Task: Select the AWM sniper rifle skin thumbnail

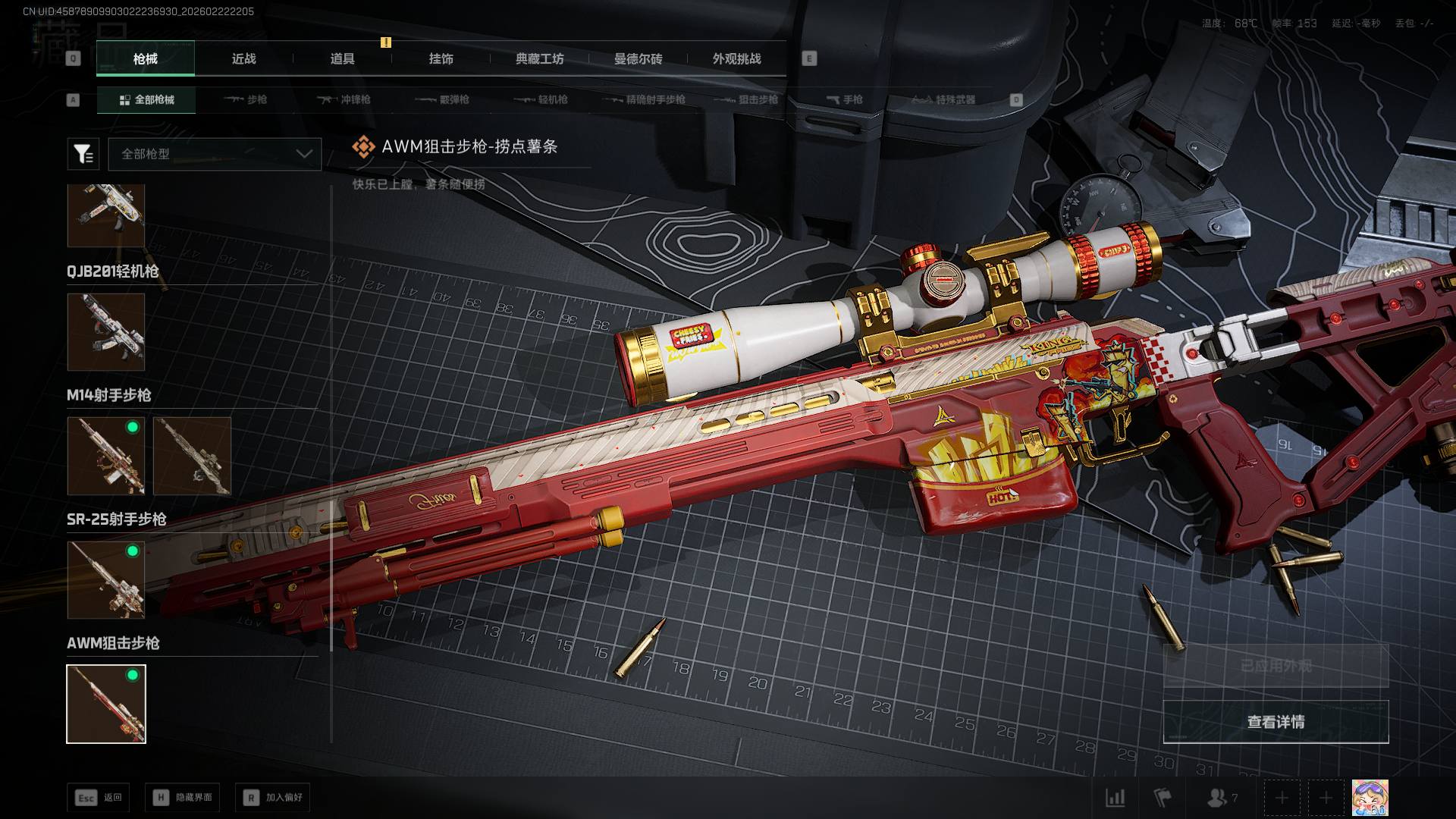Action: coord(106,704)
